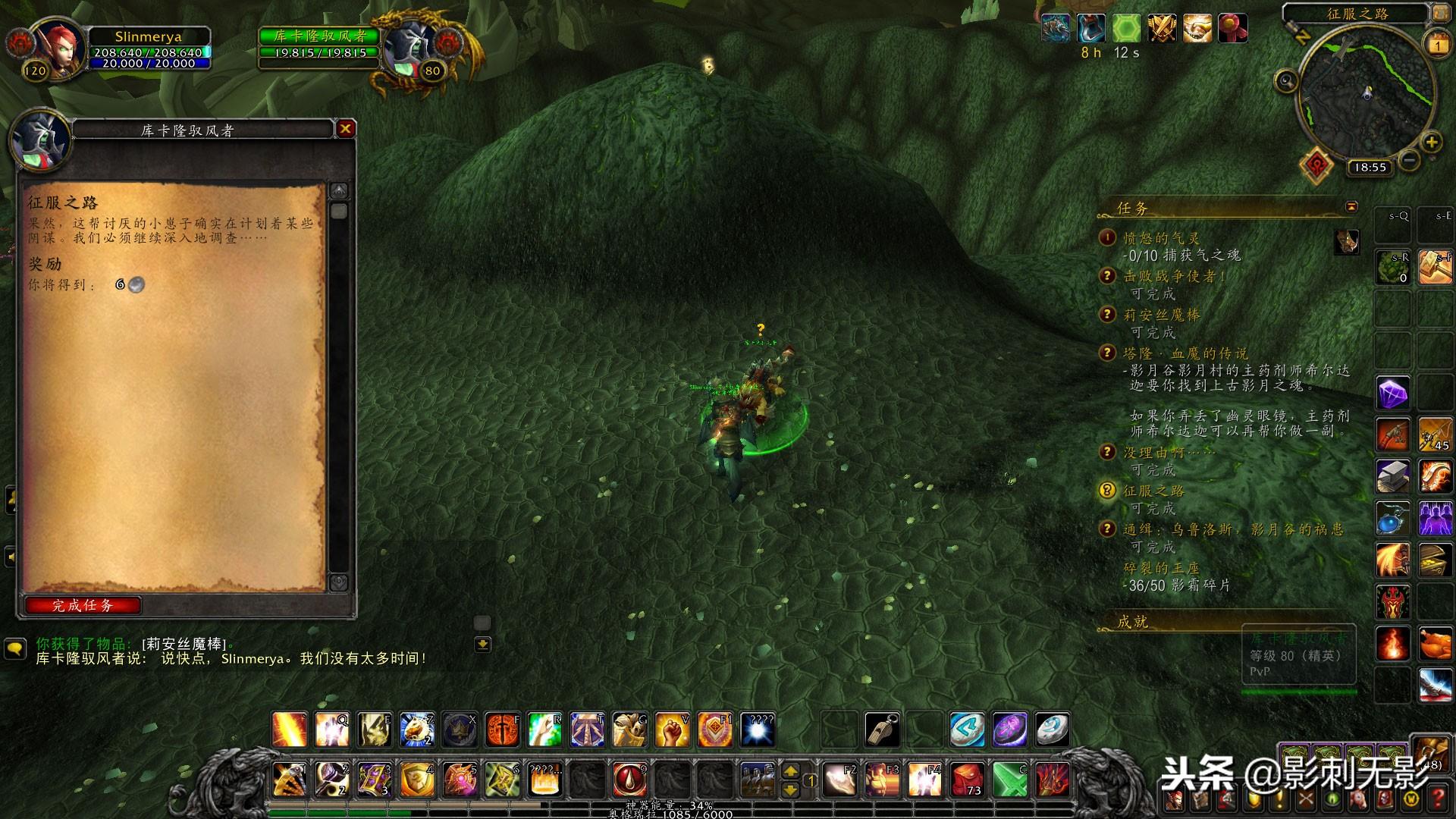This screenshot has height=819, width=1456.
Task: Select the 莉安丝魔棒 quest entry
Action: (x=1161, y=315)
